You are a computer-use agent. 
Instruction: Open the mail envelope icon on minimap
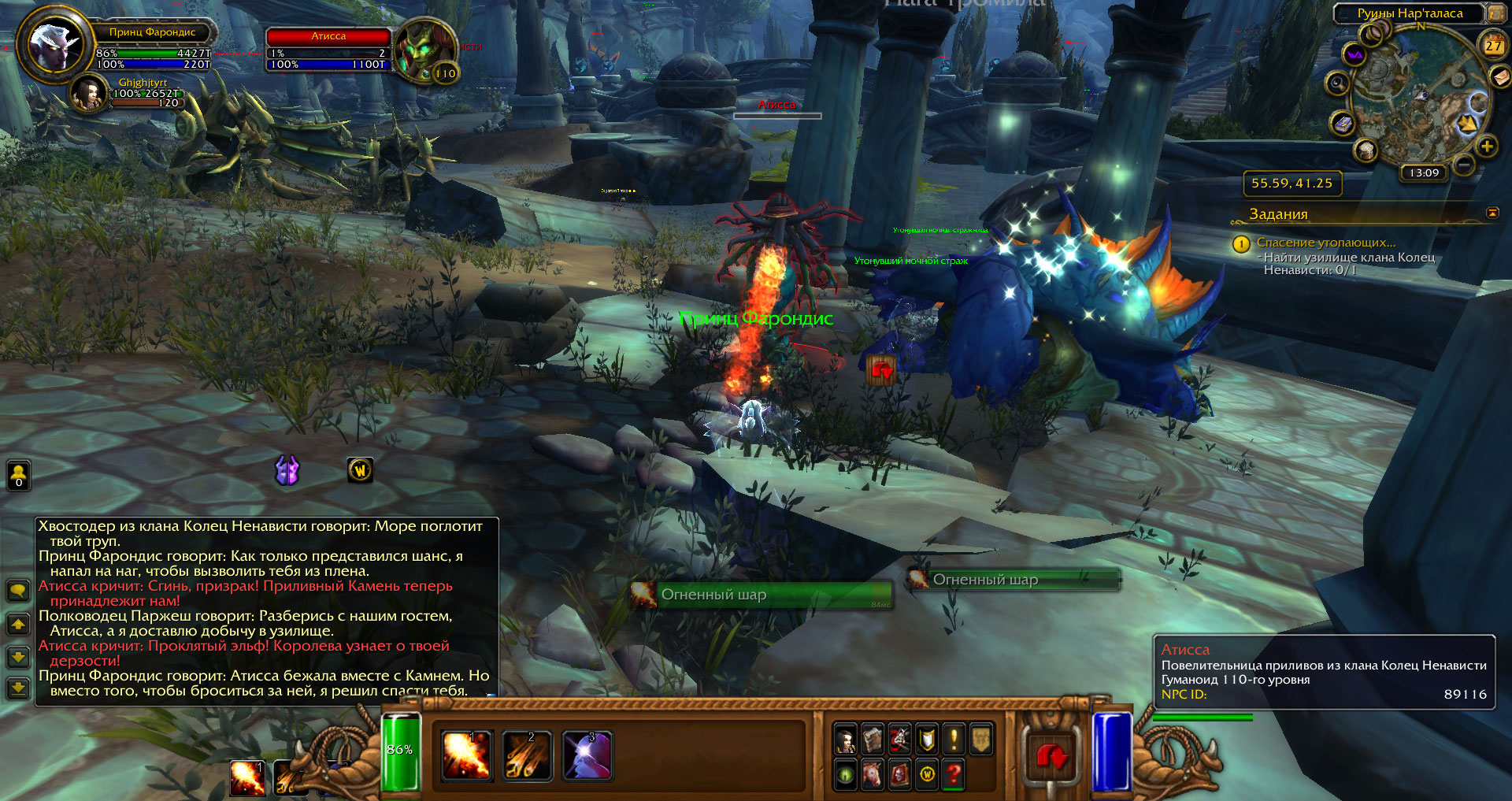click(x=1499, y=76)
